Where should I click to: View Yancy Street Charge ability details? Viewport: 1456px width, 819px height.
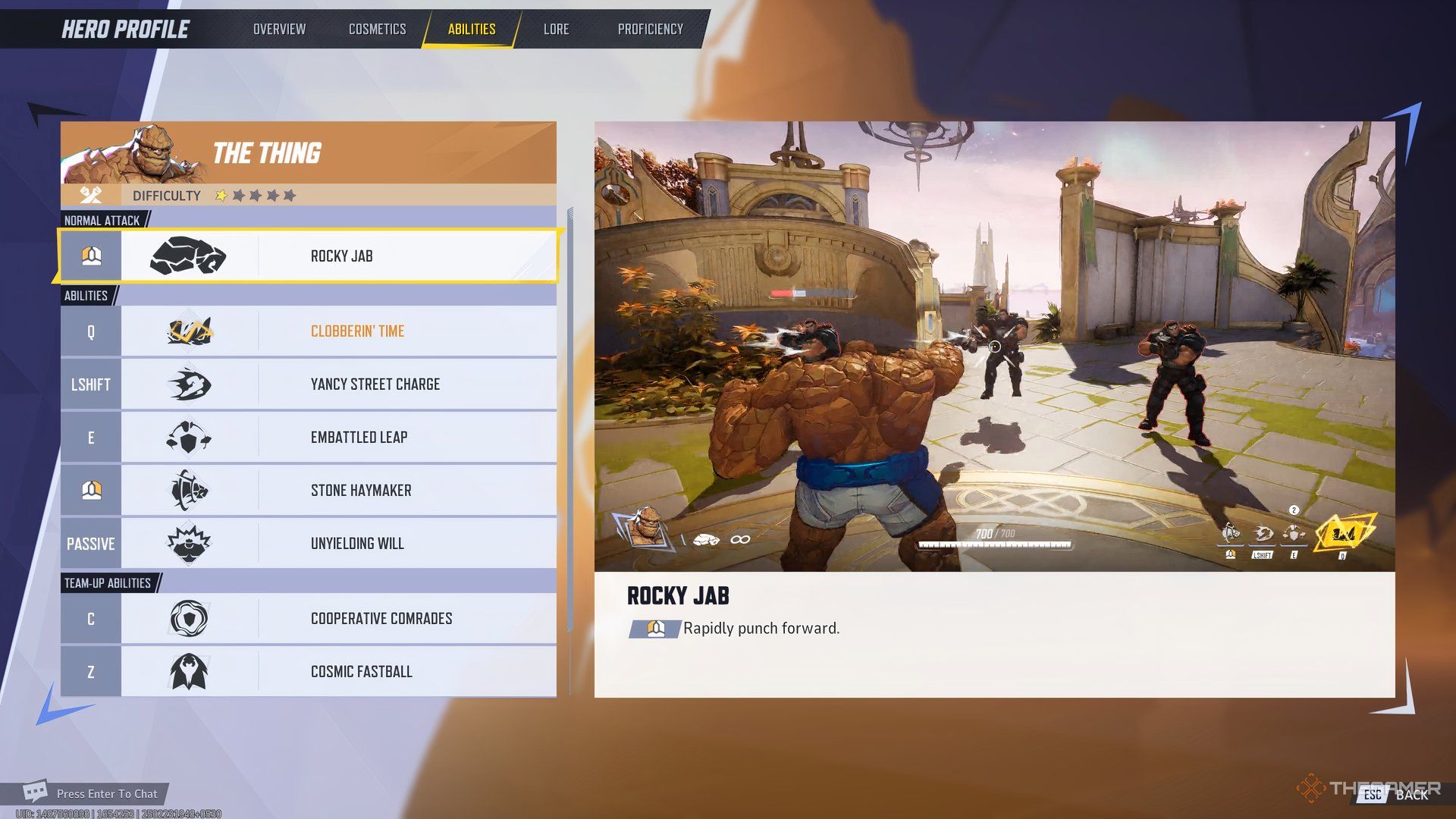(x=375, y=384)
